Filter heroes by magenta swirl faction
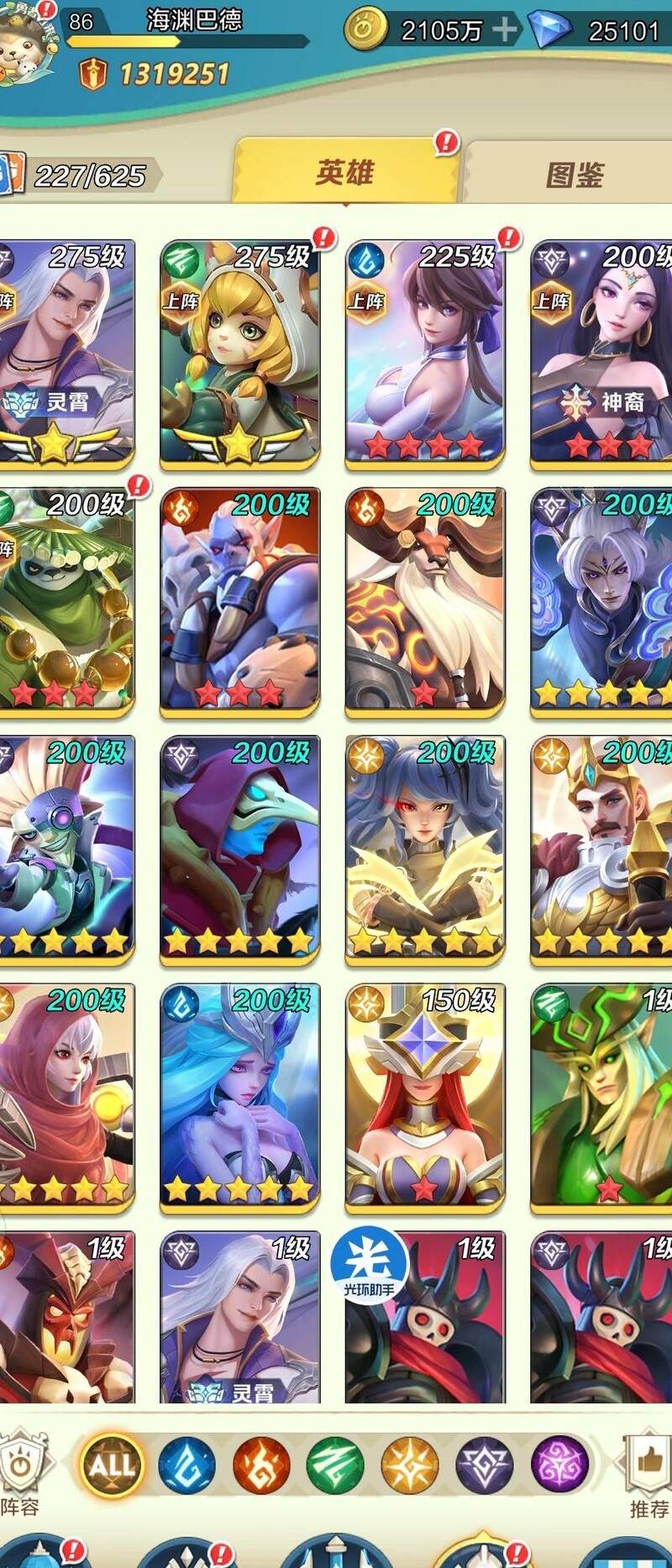Image resolution: width=672 pixels, height=1568 pixels. pyautogui.click(x=559, y=1465)
